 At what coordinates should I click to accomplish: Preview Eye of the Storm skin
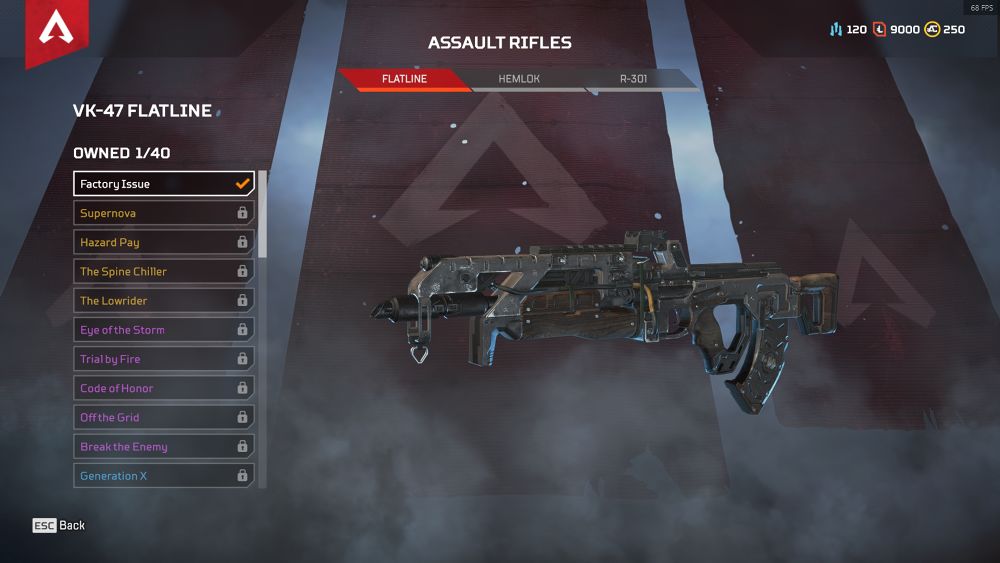tap(164, 330)
